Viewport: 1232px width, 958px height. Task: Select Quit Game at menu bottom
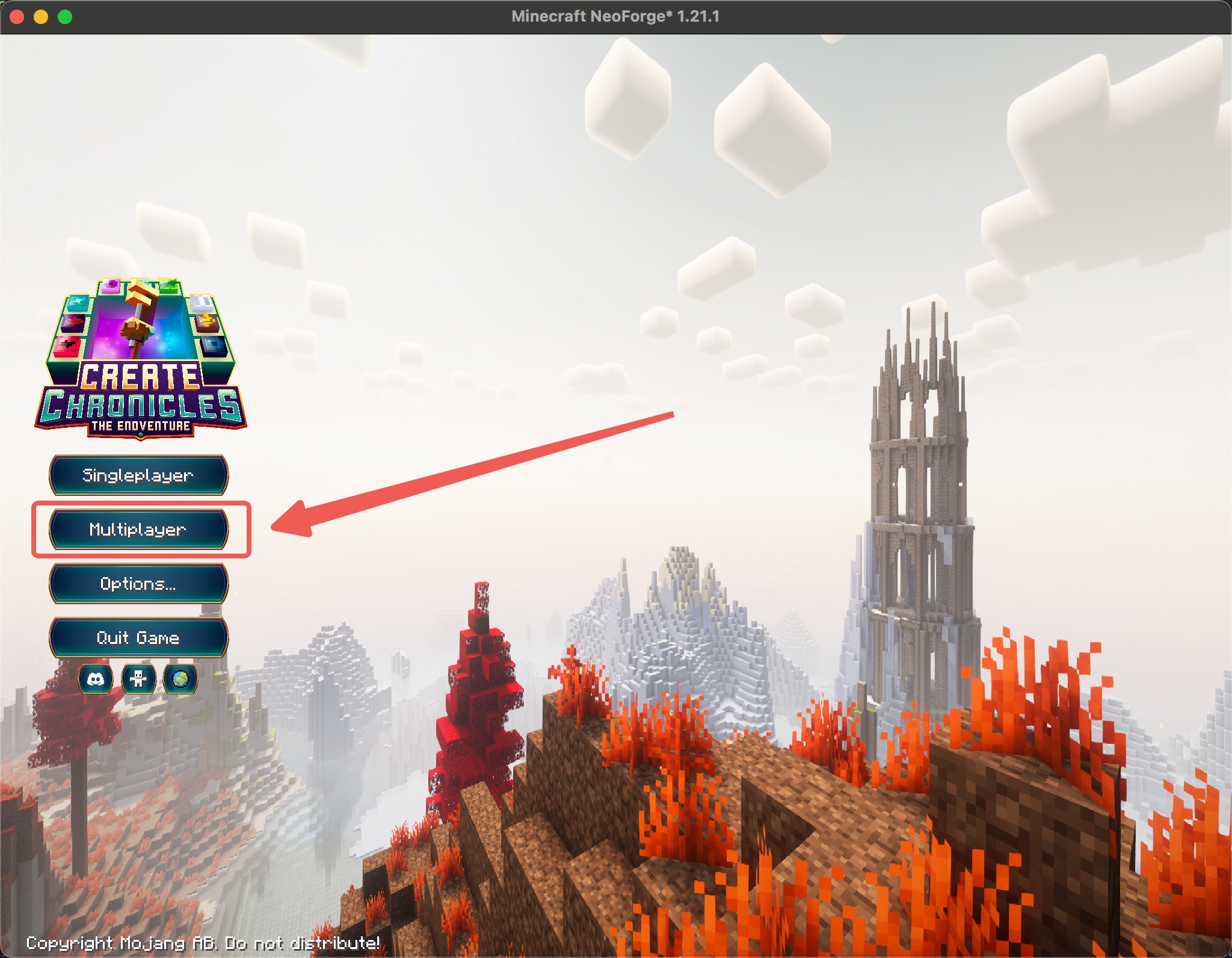[x=138, y=637]
